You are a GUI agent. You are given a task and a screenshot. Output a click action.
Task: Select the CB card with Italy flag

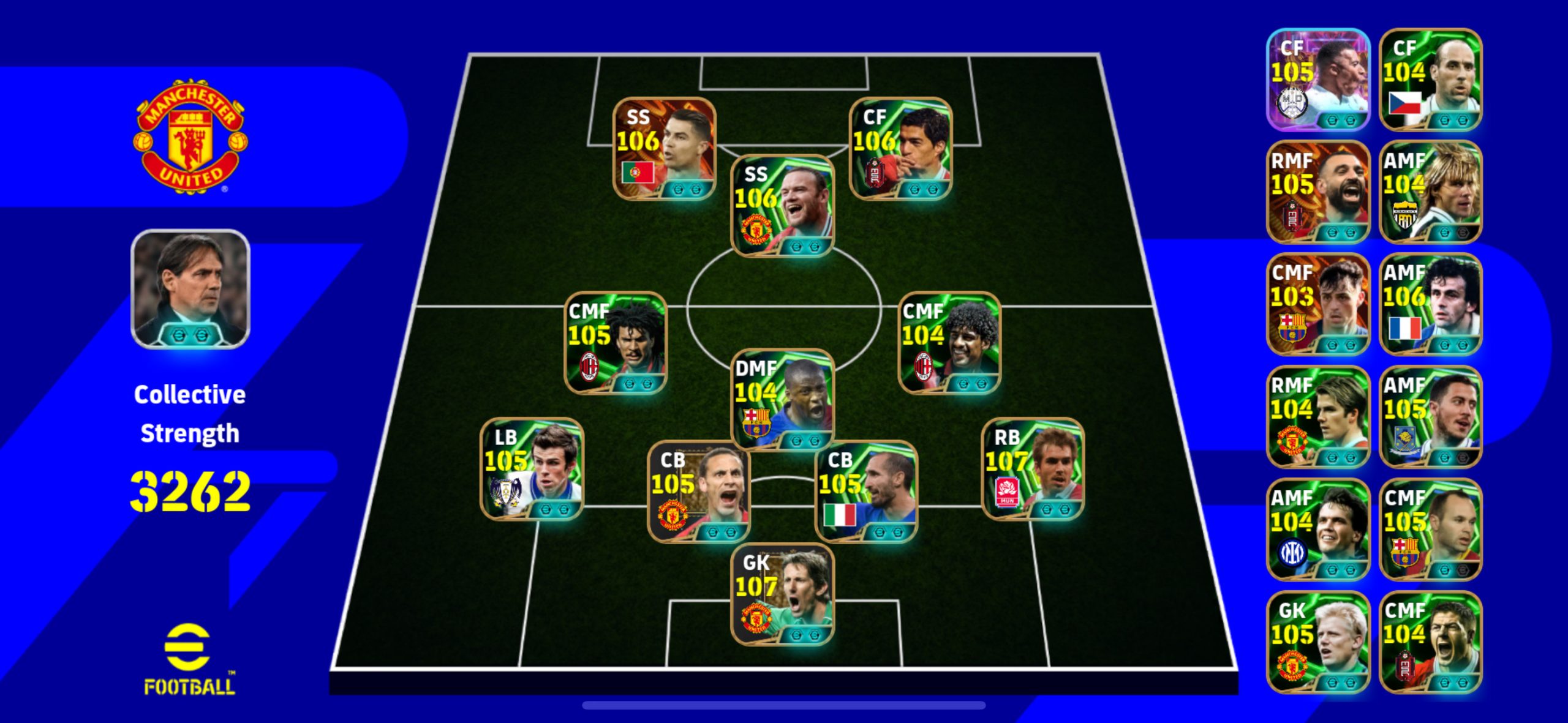tap(866, 492)
